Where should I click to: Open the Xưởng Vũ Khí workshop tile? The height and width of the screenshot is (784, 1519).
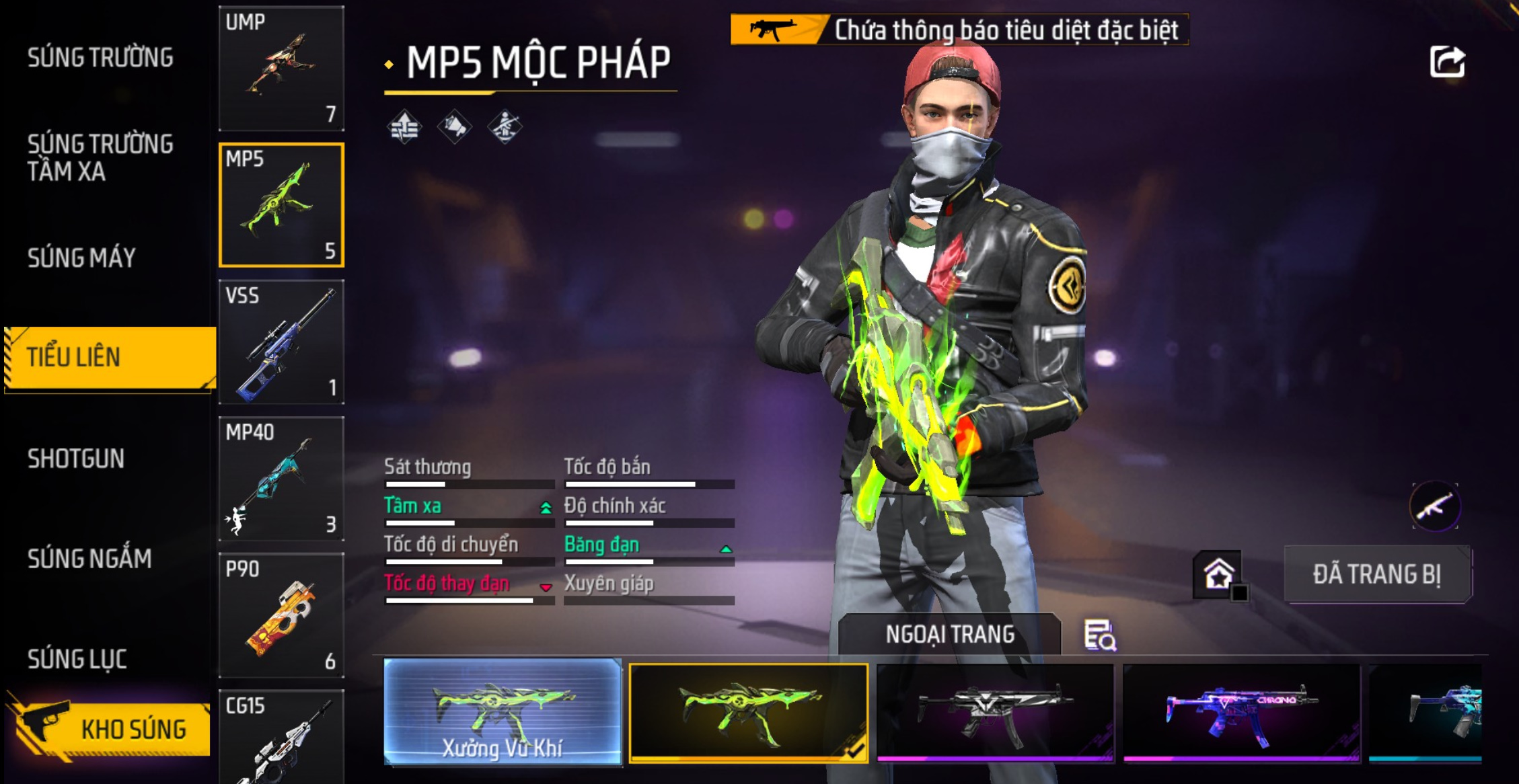(503, 711)
